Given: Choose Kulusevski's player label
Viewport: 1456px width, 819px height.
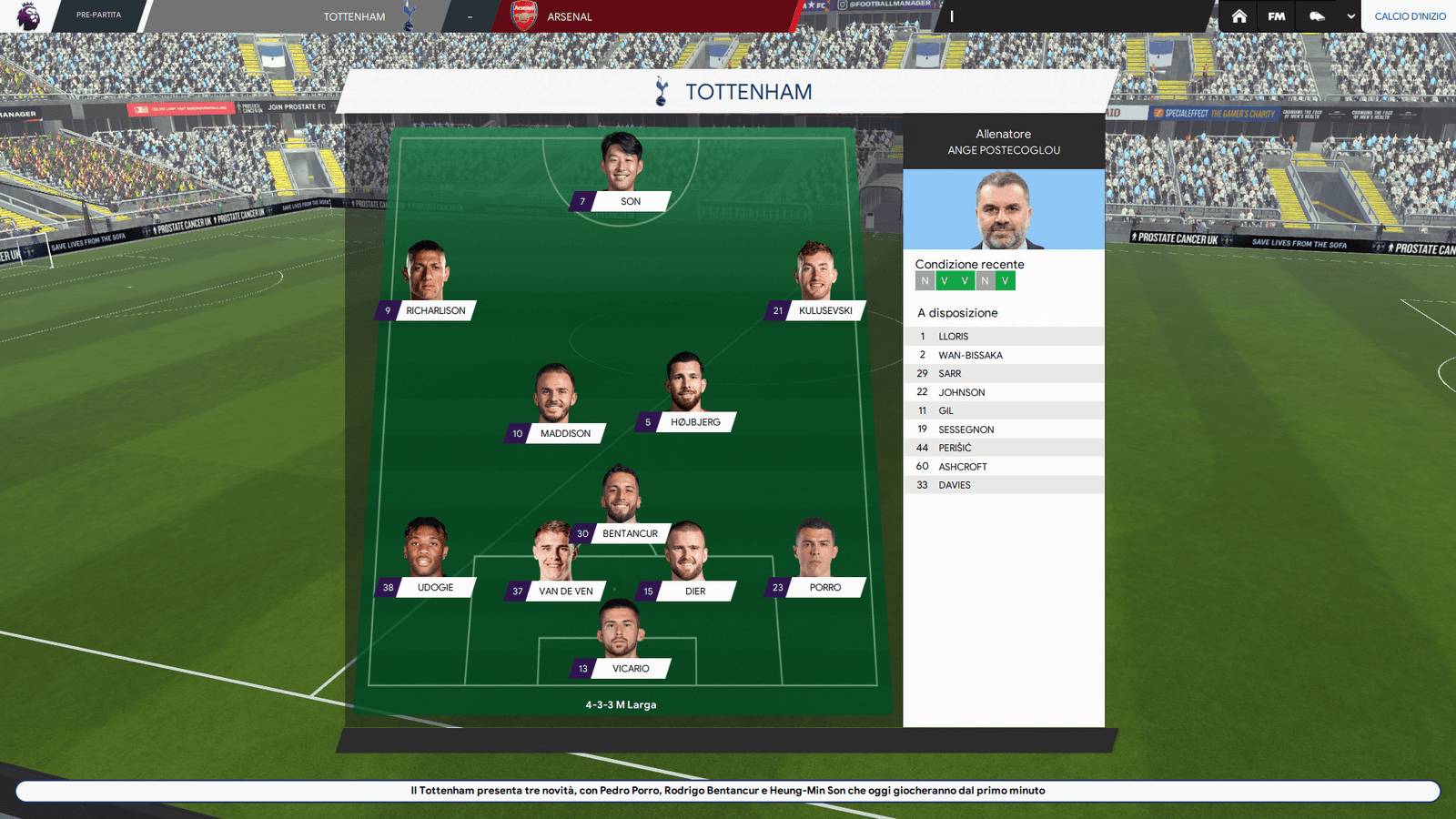Looking at the screenshot, I should click(824, 310).
